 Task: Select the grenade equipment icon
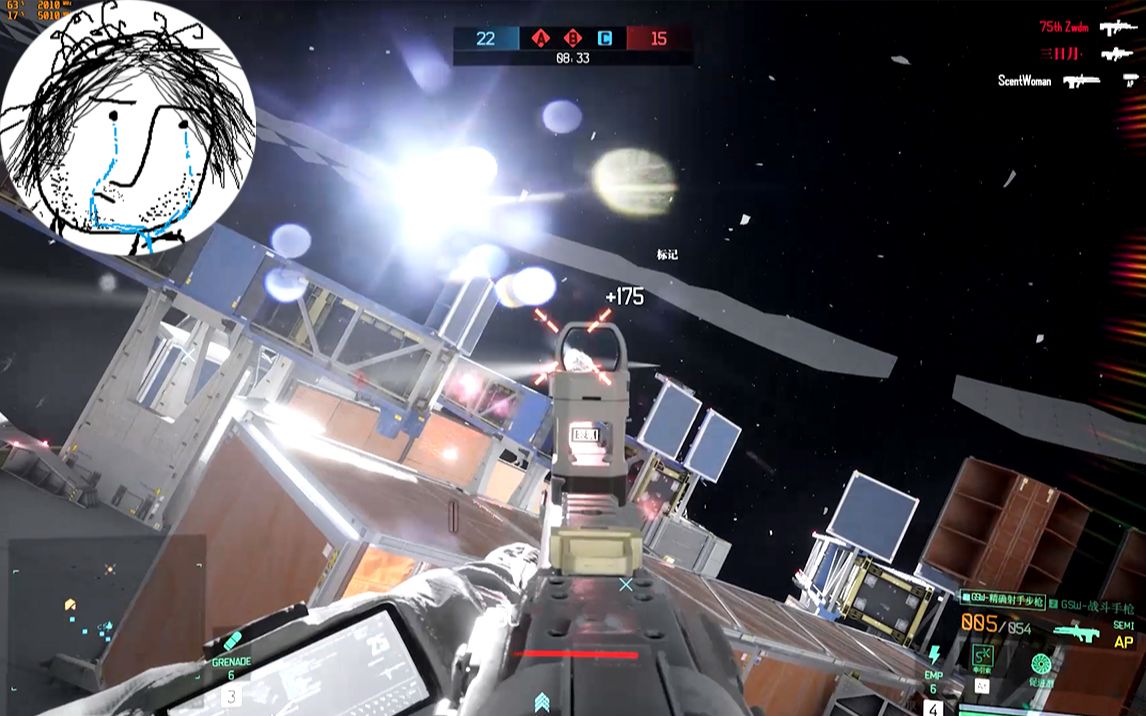tap(232, 641)
